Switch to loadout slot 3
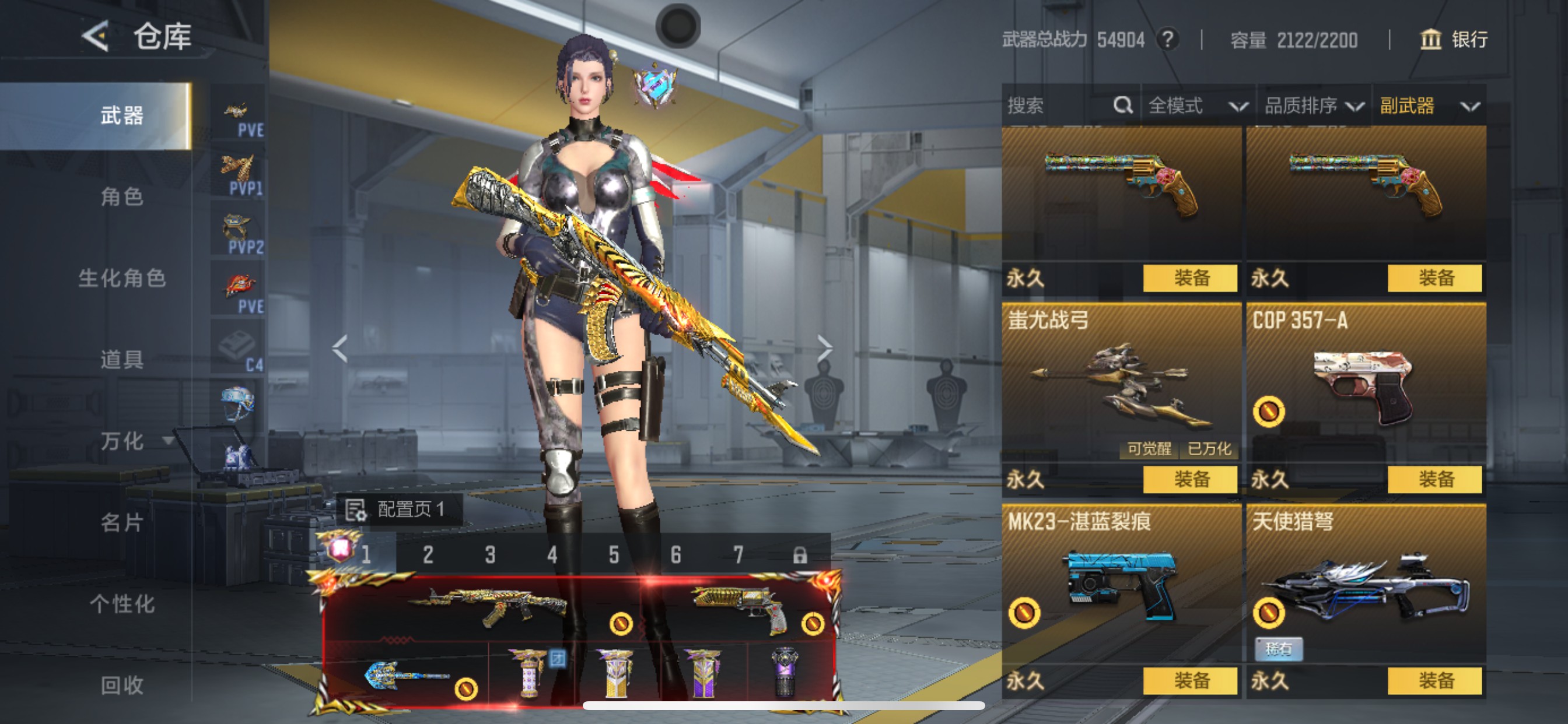Viewport: 1568px width, 724px height. (x=490, y=555)
